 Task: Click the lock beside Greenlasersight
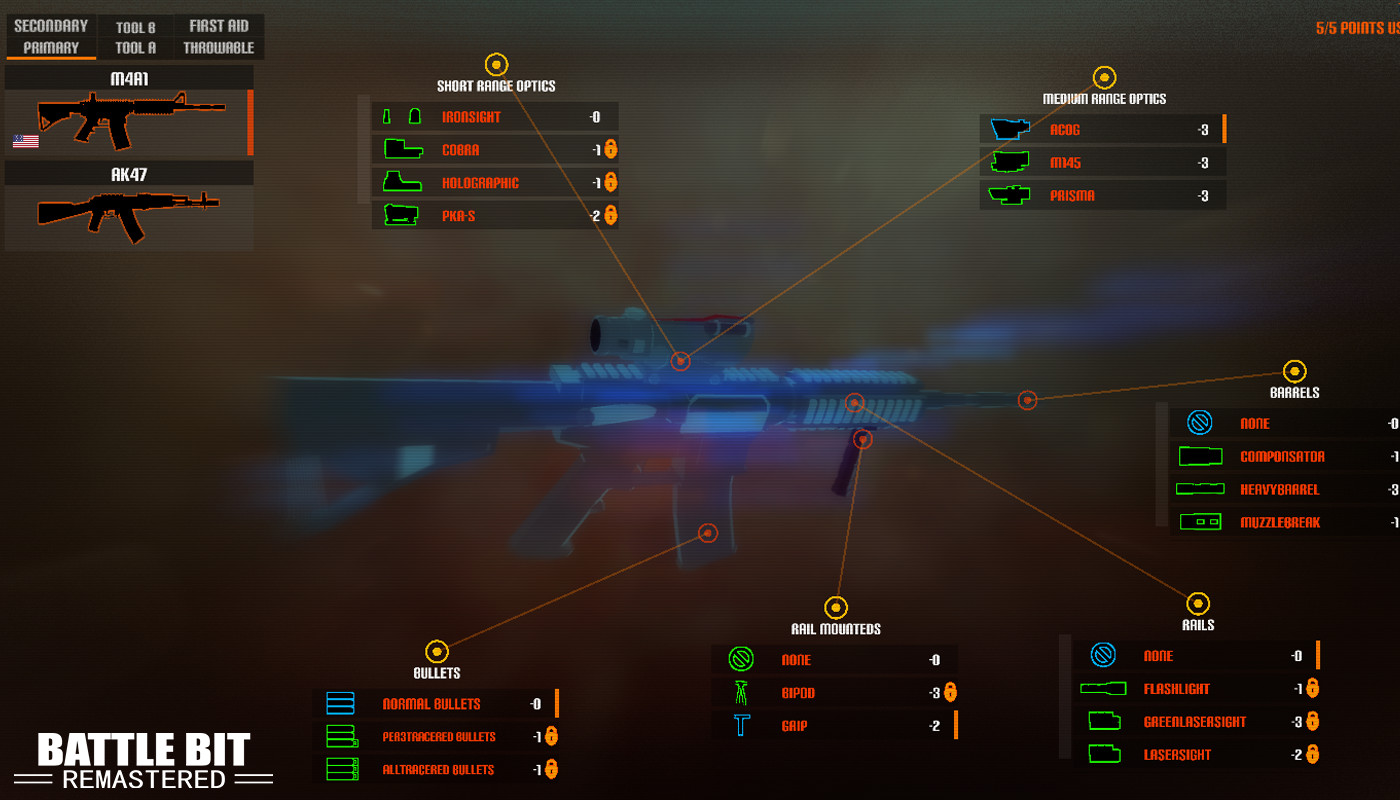(x=1313, y=721)
